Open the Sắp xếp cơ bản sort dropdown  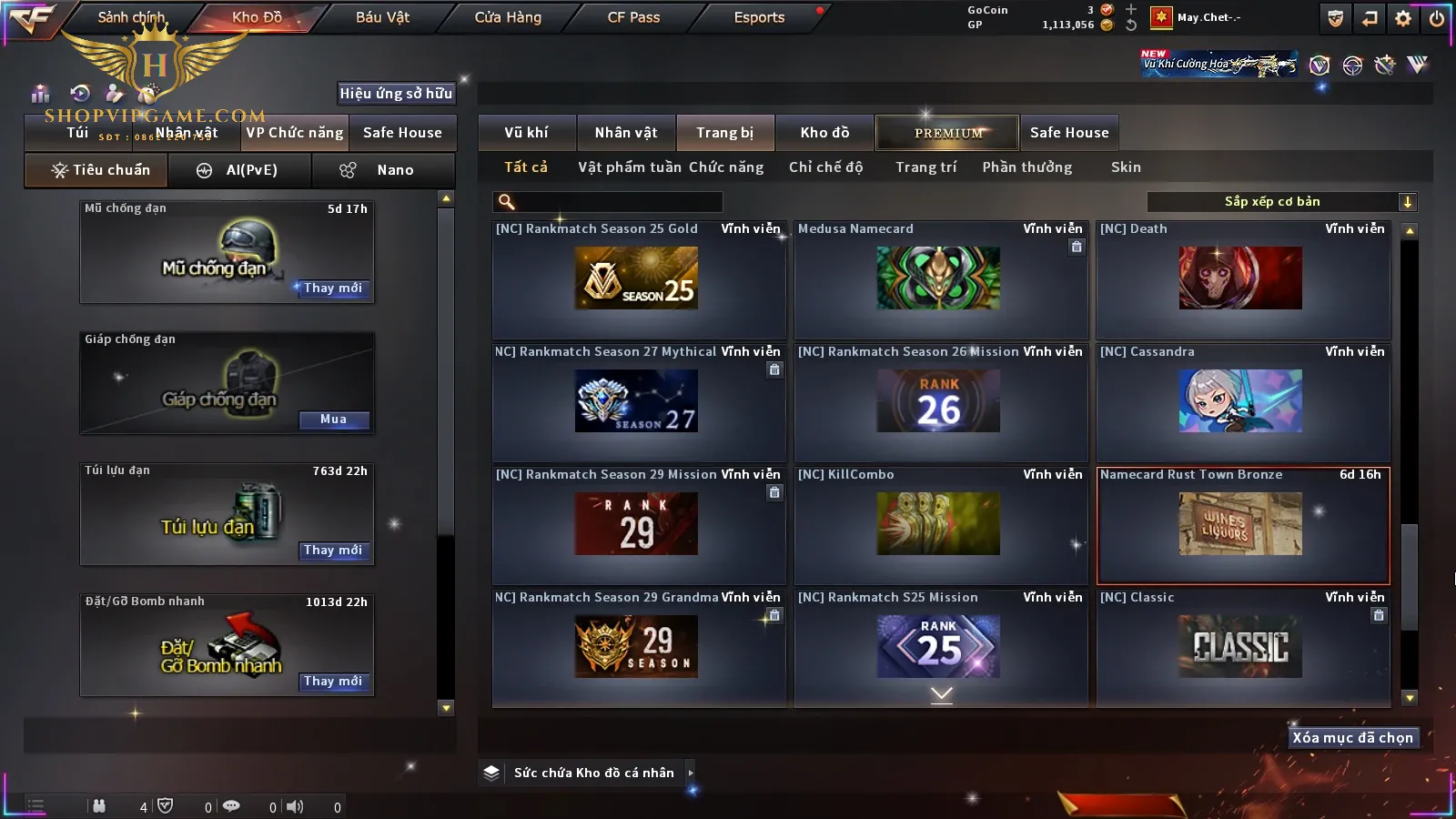tap(1281, 202)
